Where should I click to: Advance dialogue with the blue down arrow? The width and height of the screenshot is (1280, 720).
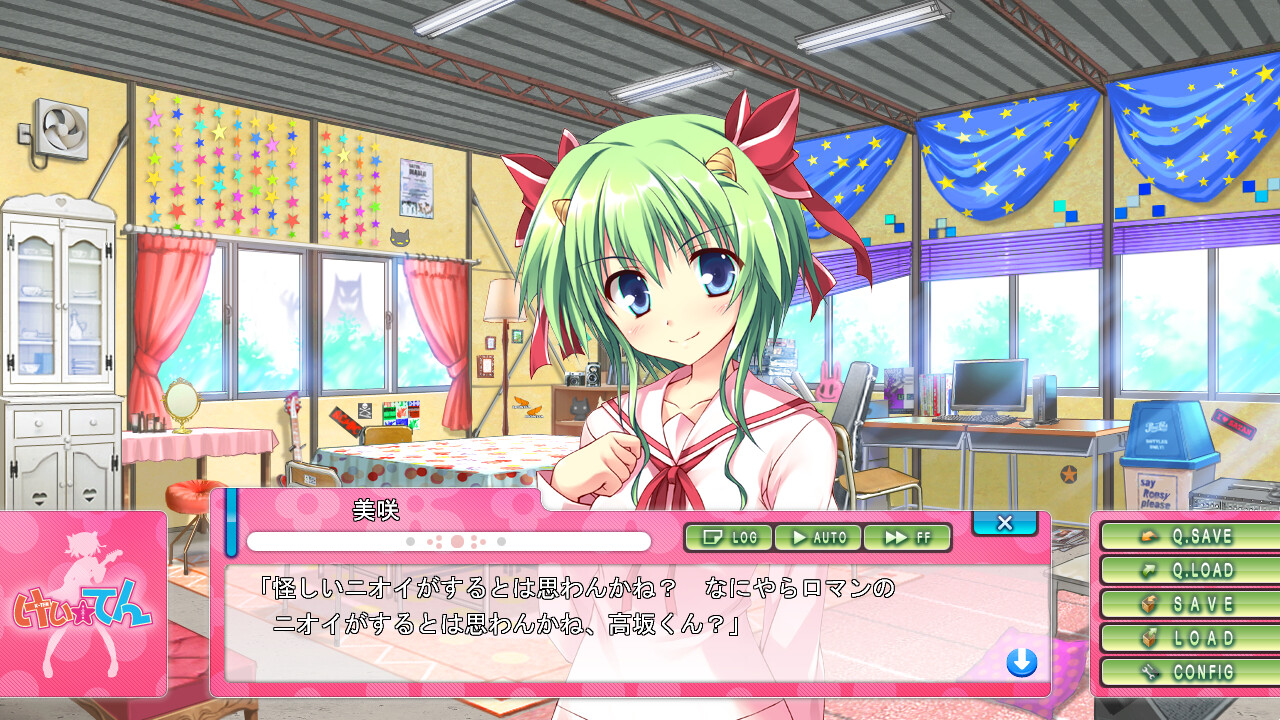(x=1021, y=662)
